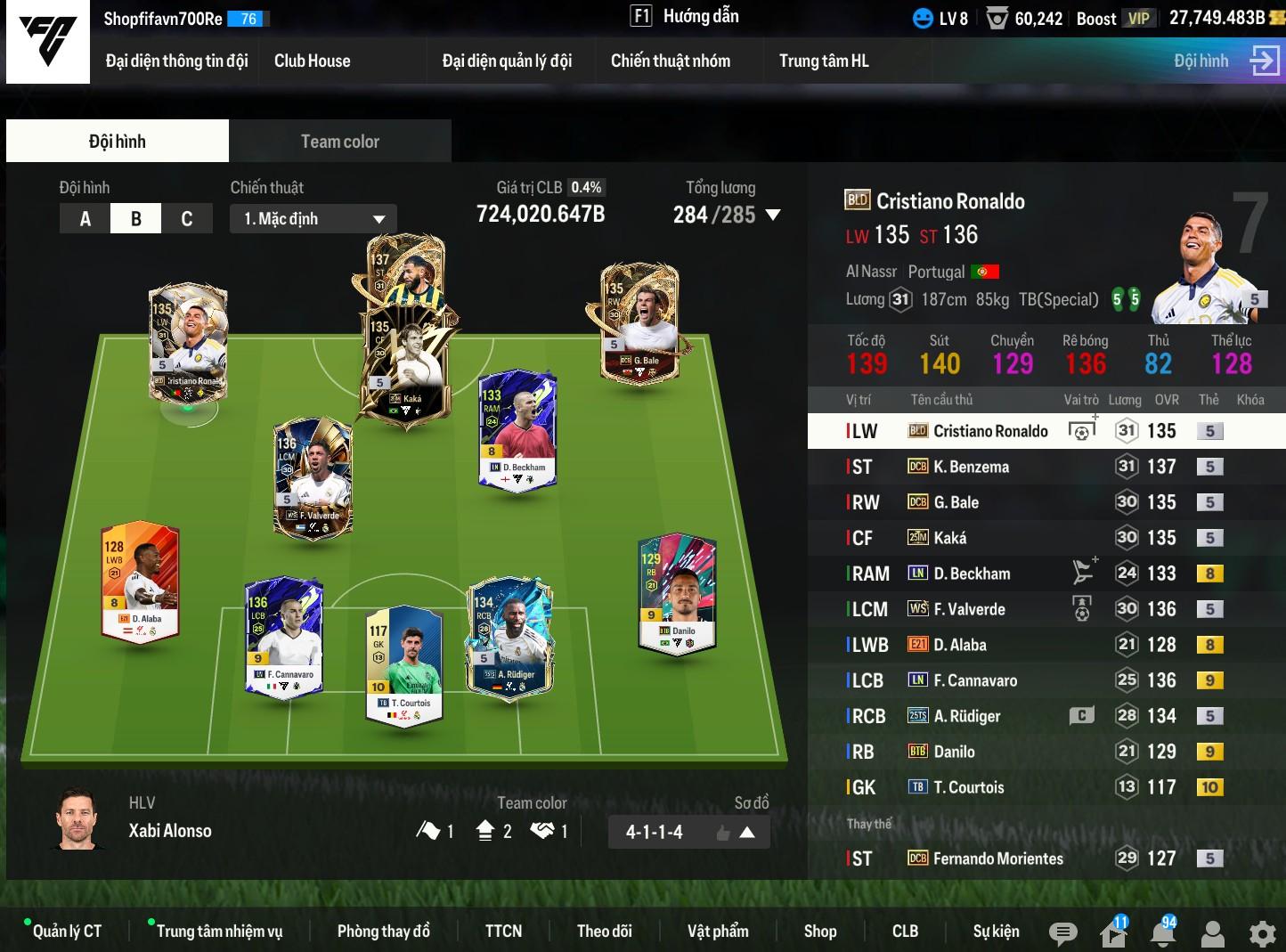Open the Shop from bottom bar
Screen dimensions: 1286x952
tap(819, 932)
